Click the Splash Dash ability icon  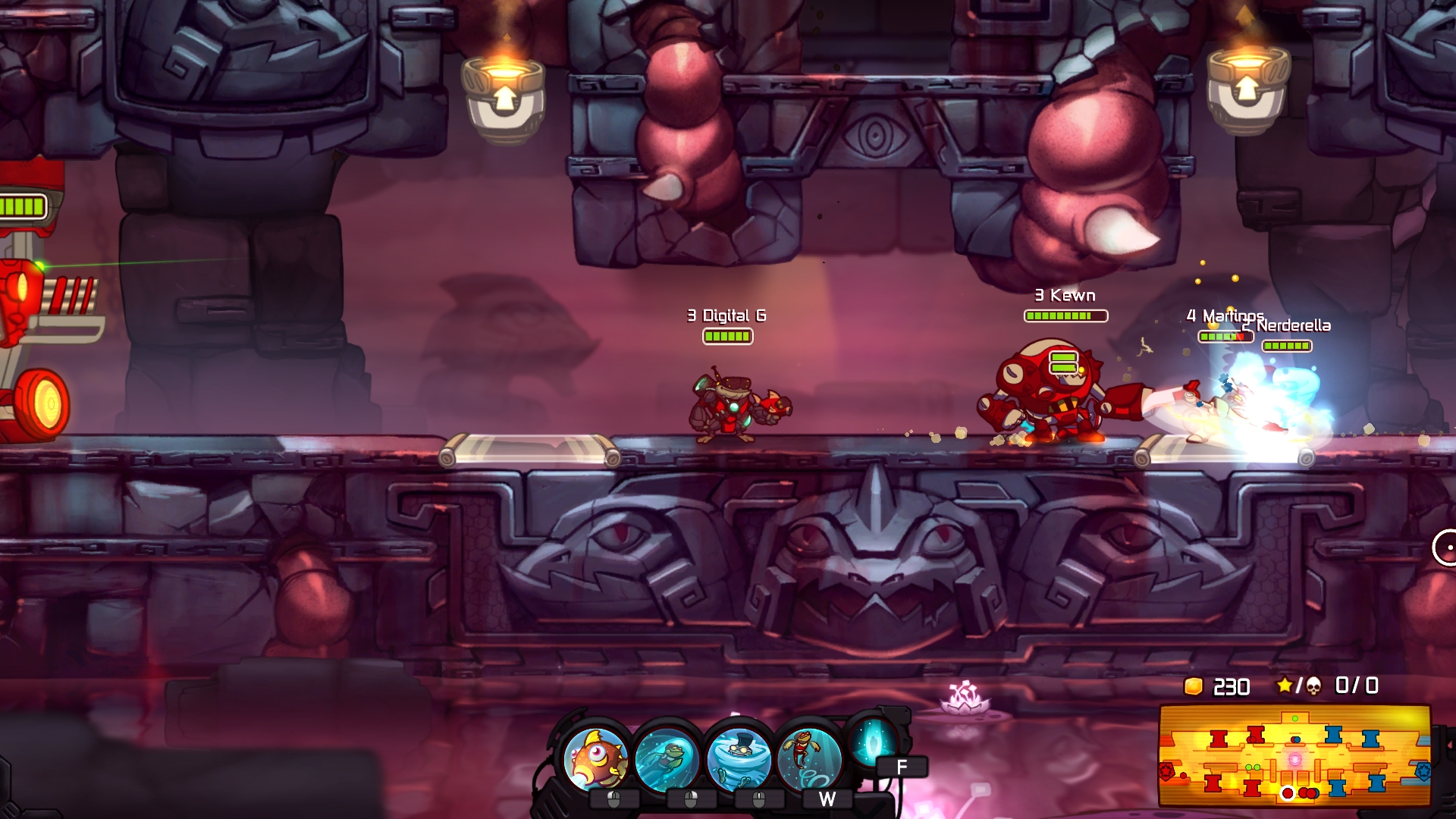[665, 757]
